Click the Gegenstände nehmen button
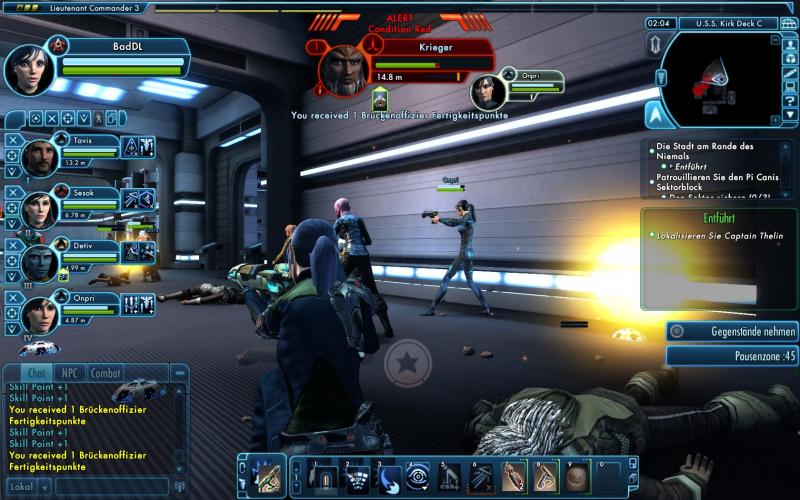 click(x=732, y=331)
